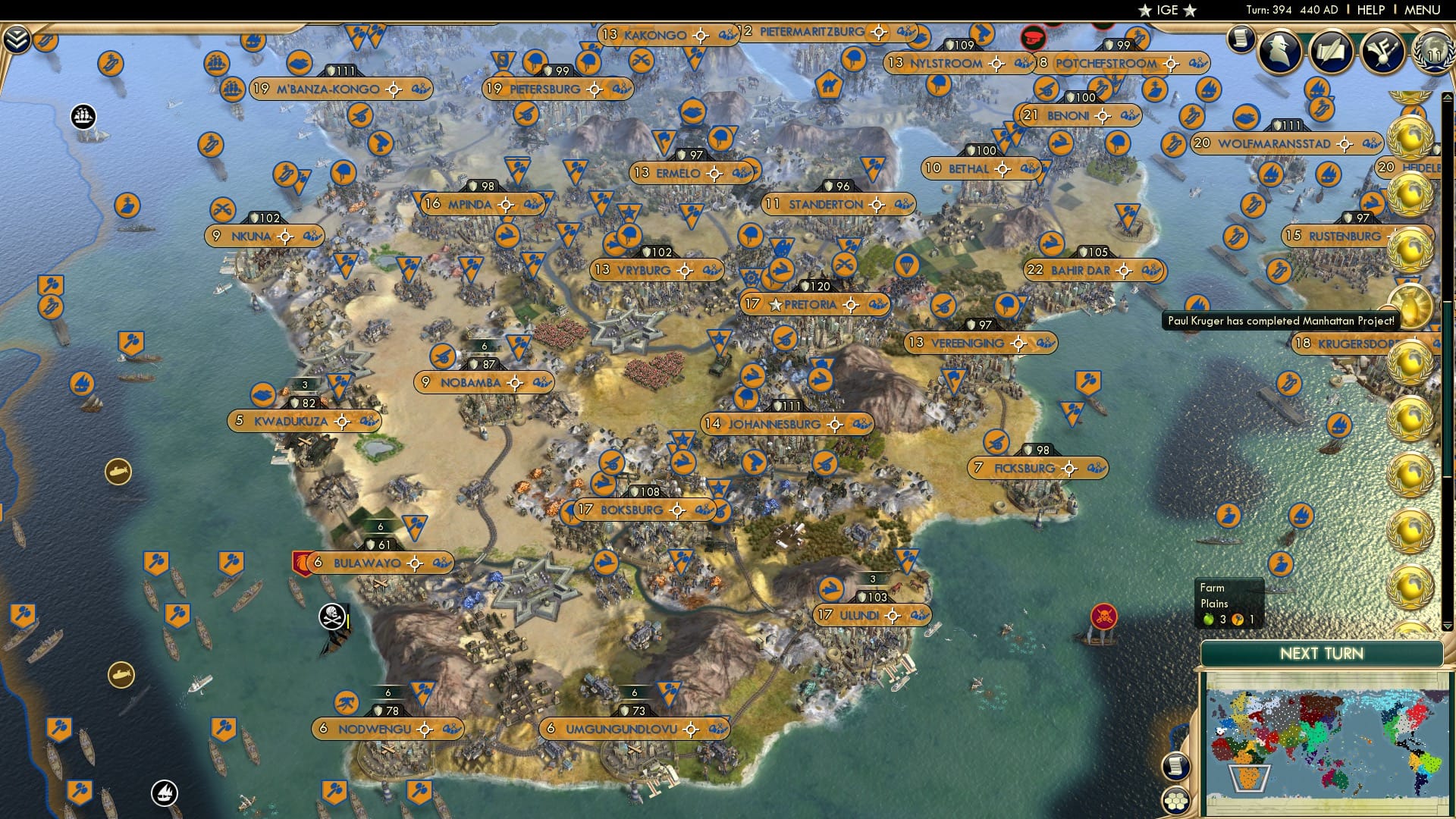
Task: Open the Civilopedia scroll icon
Action: coord(1241,36)
